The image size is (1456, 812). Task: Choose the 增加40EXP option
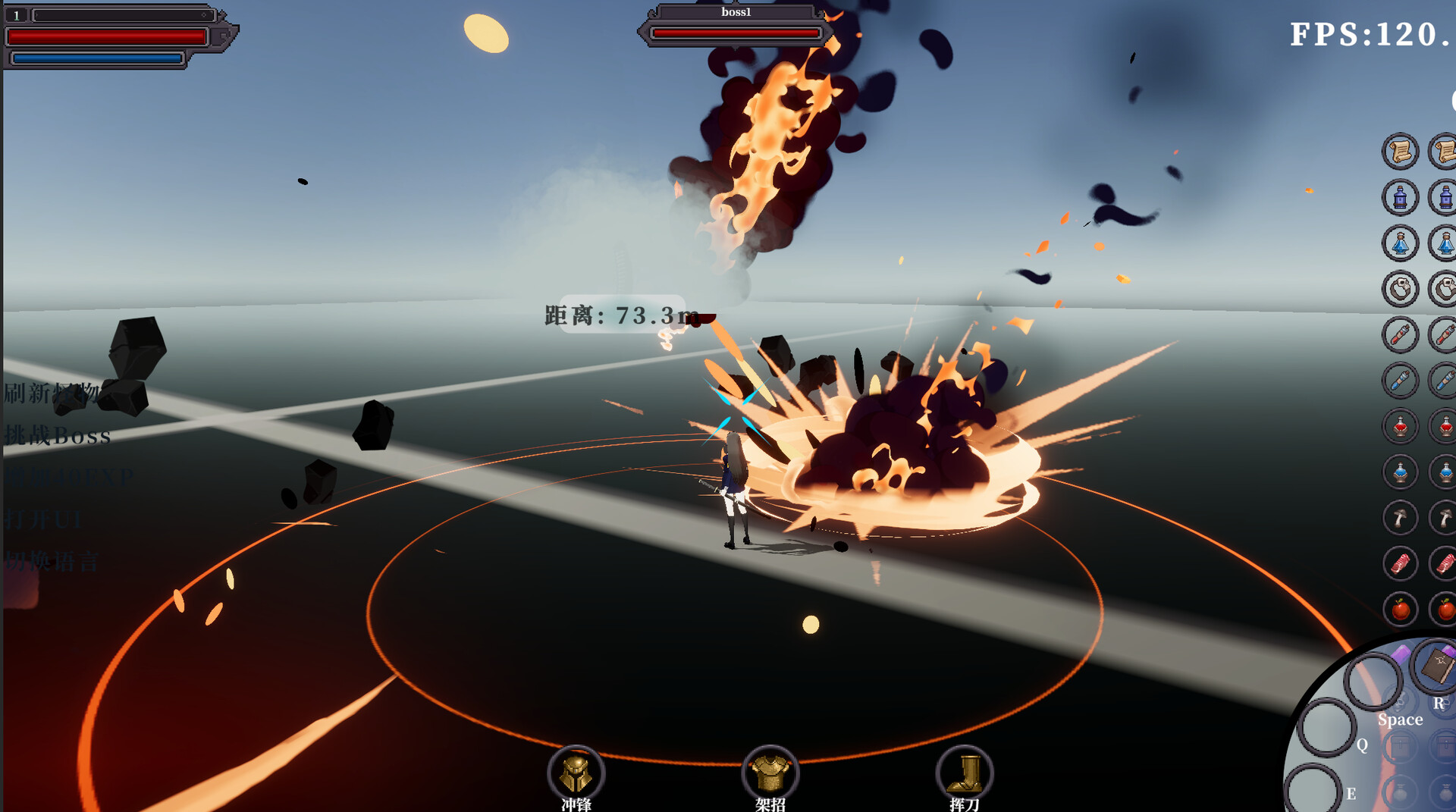pos(69,478)
